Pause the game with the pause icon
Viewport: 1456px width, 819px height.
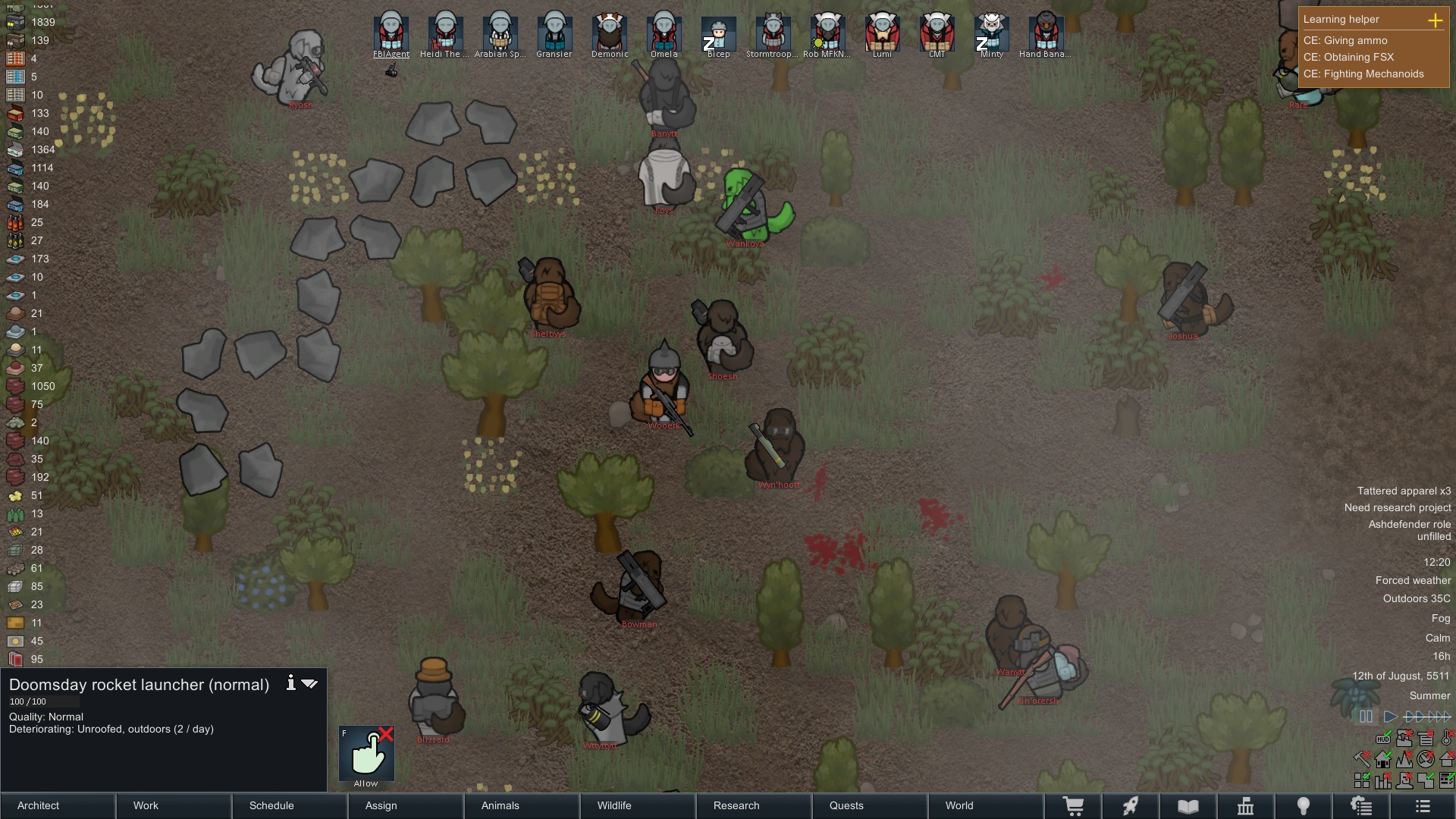[1366, 717]
